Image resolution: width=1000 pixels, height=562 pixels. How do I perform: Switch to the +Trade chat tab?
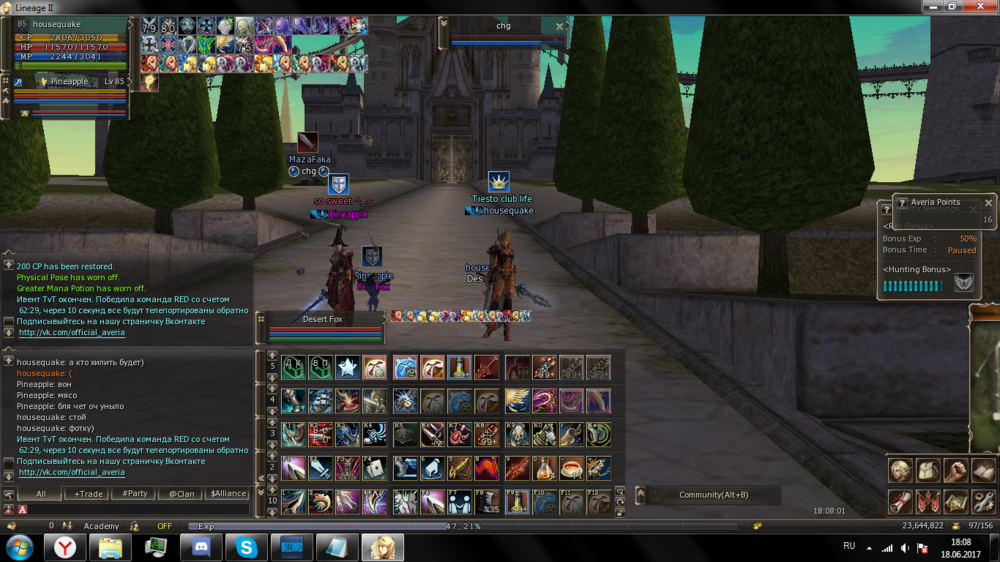point(87,493)
